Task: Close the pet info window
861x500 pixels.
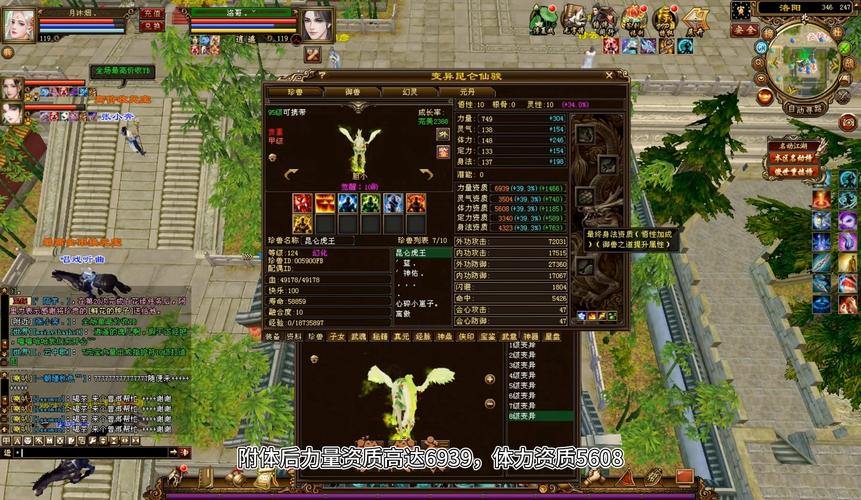Action: tap(609, 75)
